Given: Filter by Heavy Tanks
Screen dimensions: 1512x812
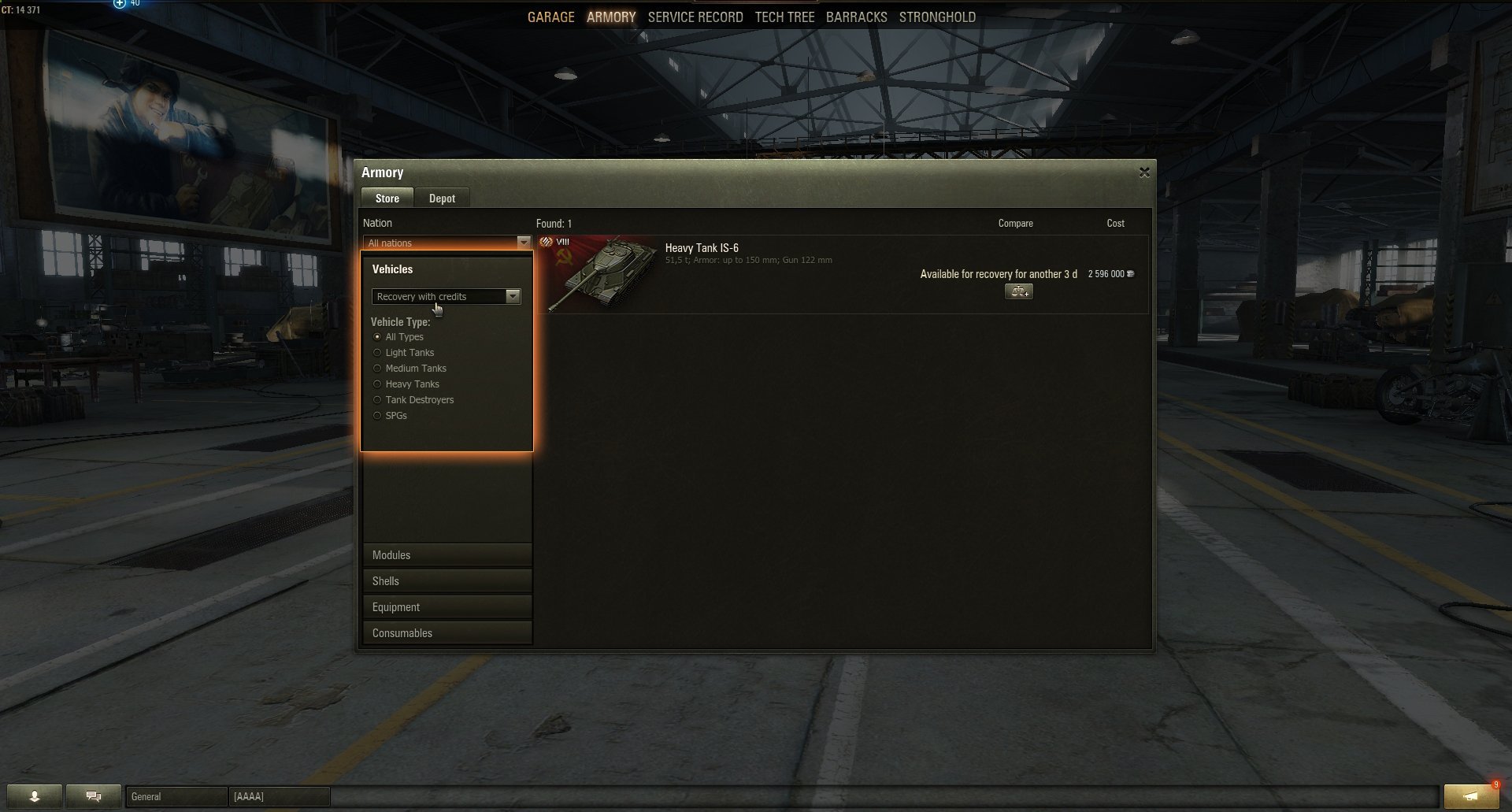Looking at the screenshot, I should pyautogui.click(x=378, y=384).
